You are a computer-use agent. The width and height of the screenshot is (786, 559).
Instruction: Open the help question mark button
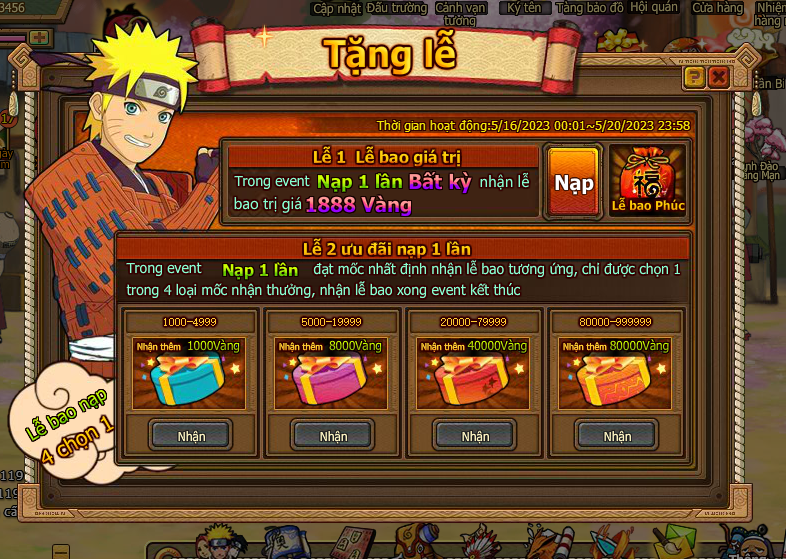(x=694, y=76)
